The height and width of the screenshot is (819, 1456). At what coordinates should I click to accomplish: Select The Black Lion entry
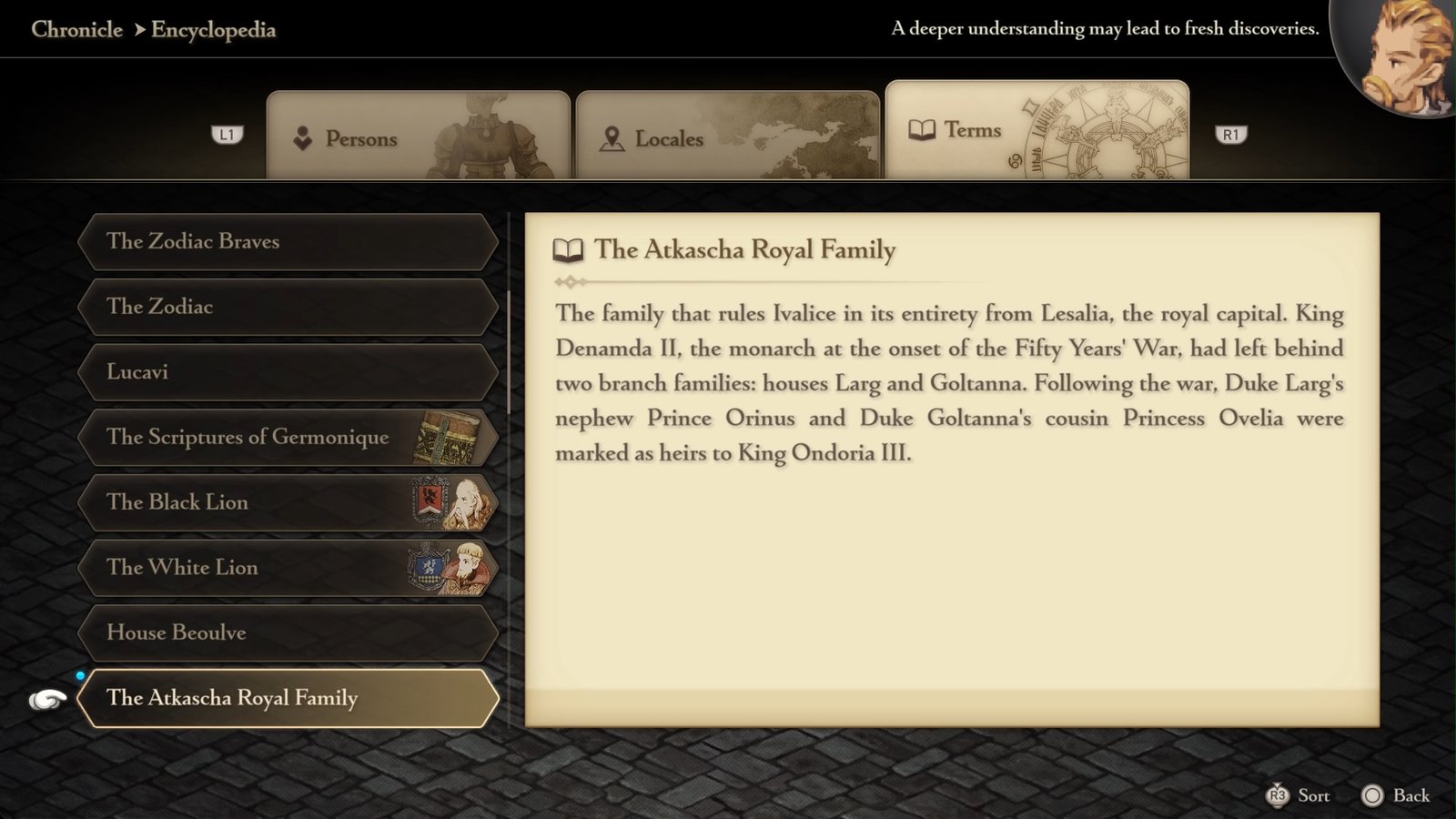pyautogui.click(x=288, y=502)
